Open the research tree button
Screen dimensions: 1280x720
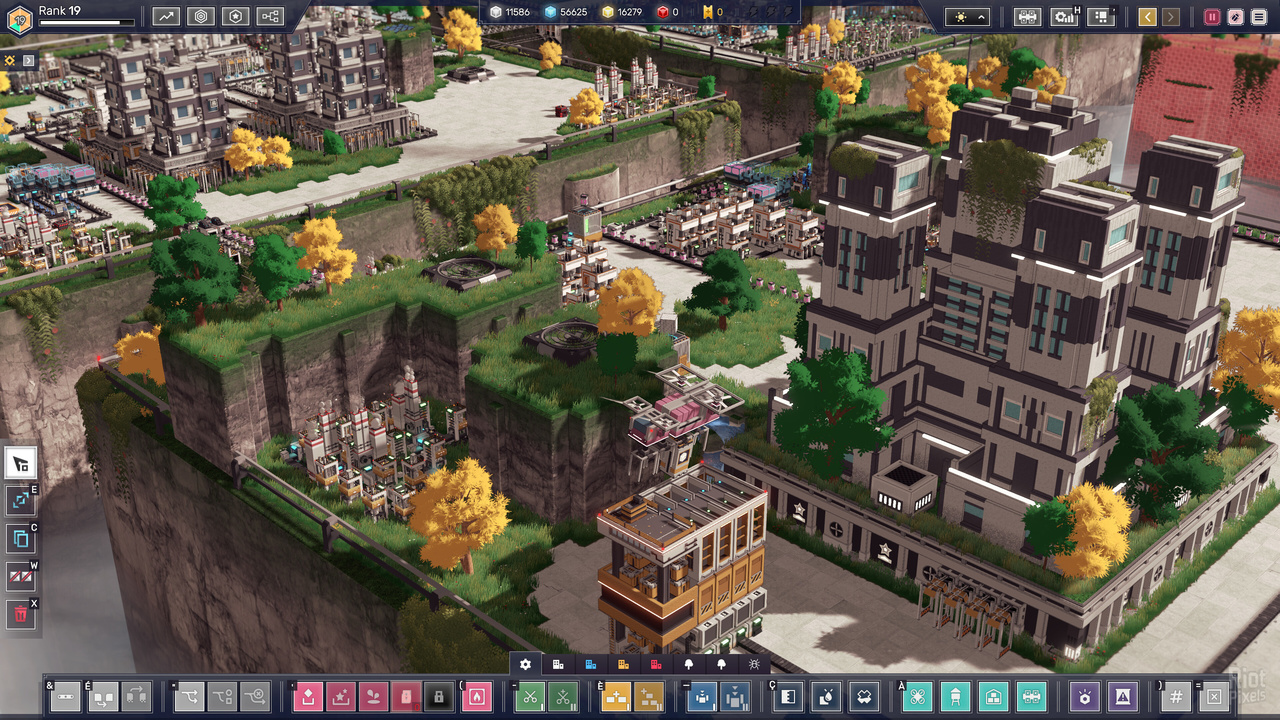270,16
